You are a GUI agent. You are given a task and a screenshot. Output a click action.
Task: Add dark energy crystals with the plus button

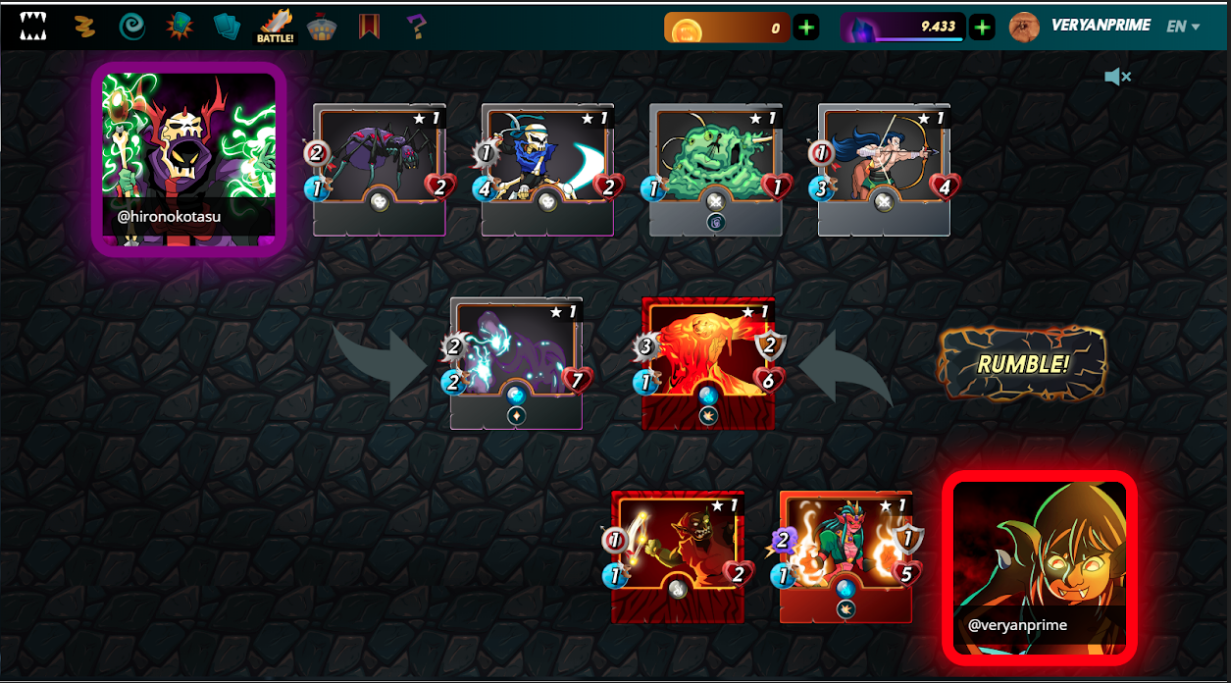[982, 28]
